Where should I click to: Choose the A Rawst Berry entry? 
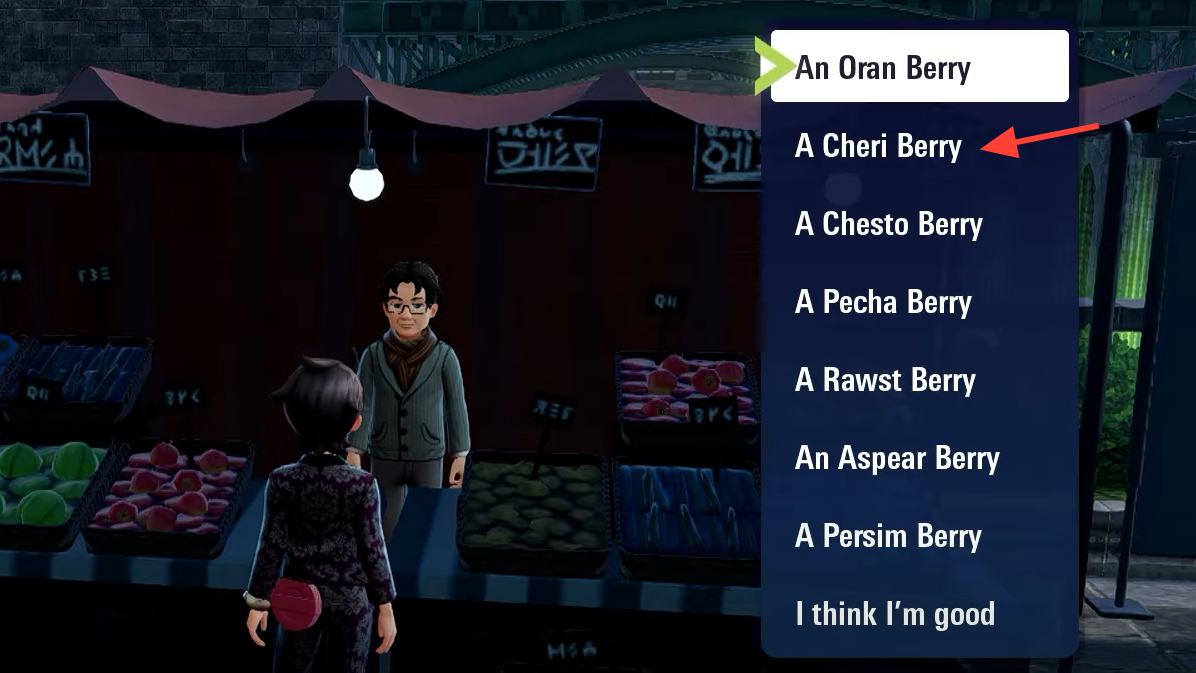tap(885, 380)
